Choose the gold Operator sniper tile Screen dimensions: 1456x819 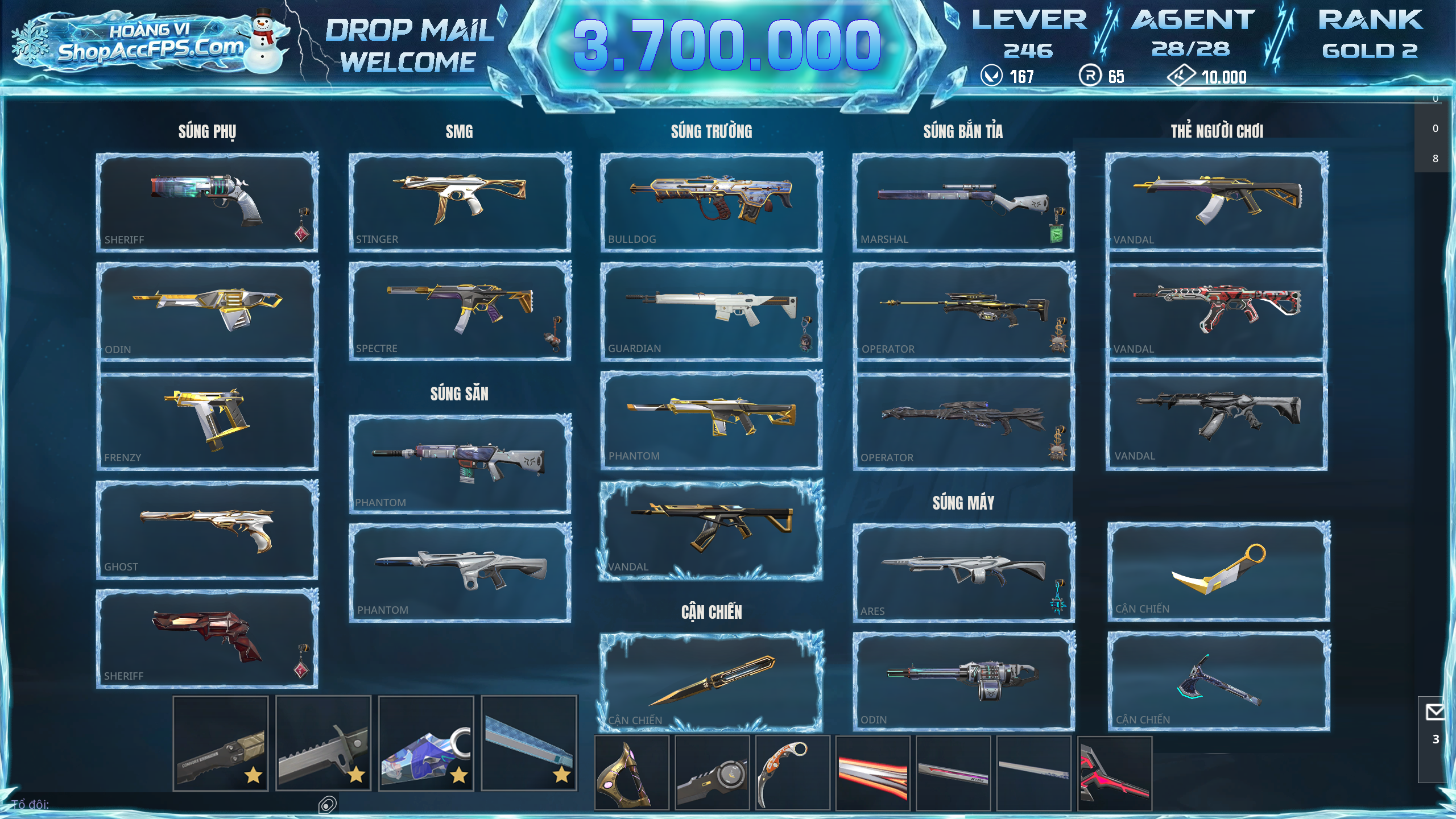[x=963, y=311]
